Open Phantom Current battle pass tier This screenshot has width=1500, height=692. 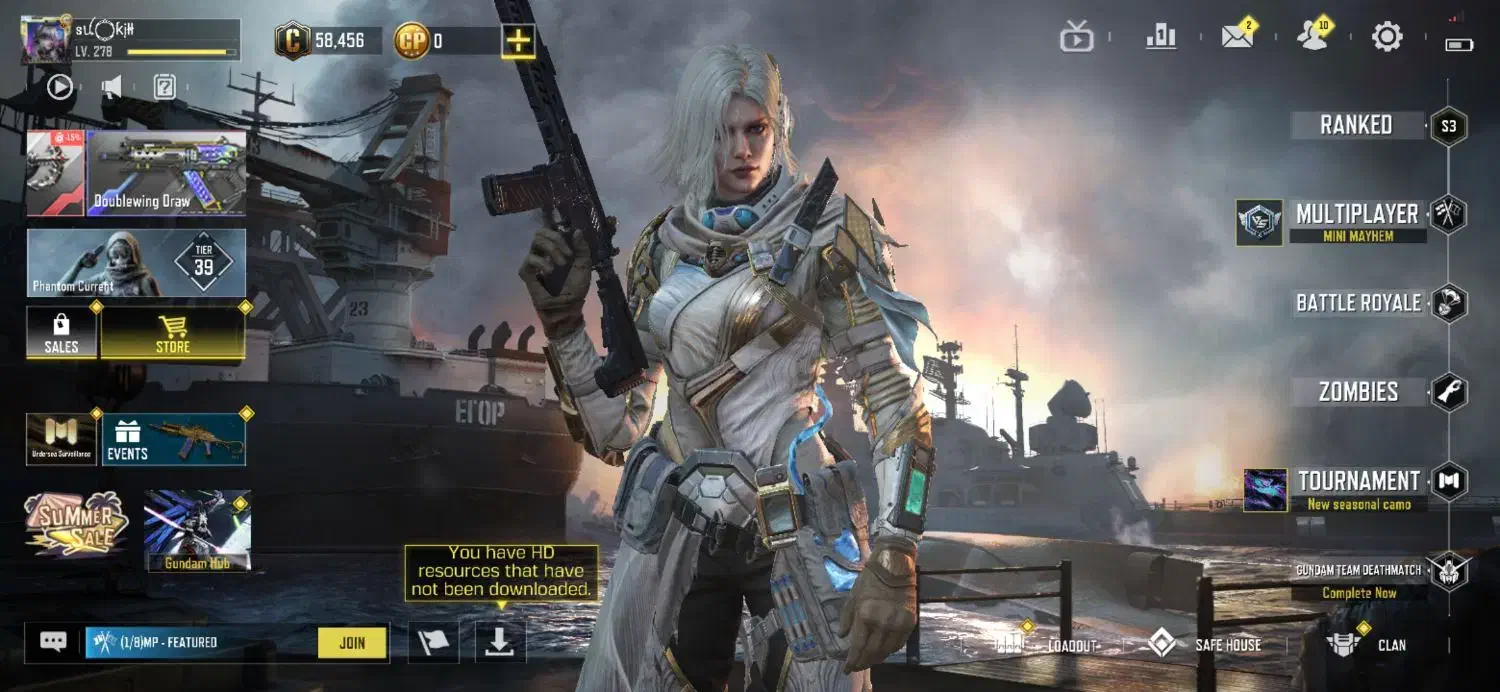click(x=136, y=263)
